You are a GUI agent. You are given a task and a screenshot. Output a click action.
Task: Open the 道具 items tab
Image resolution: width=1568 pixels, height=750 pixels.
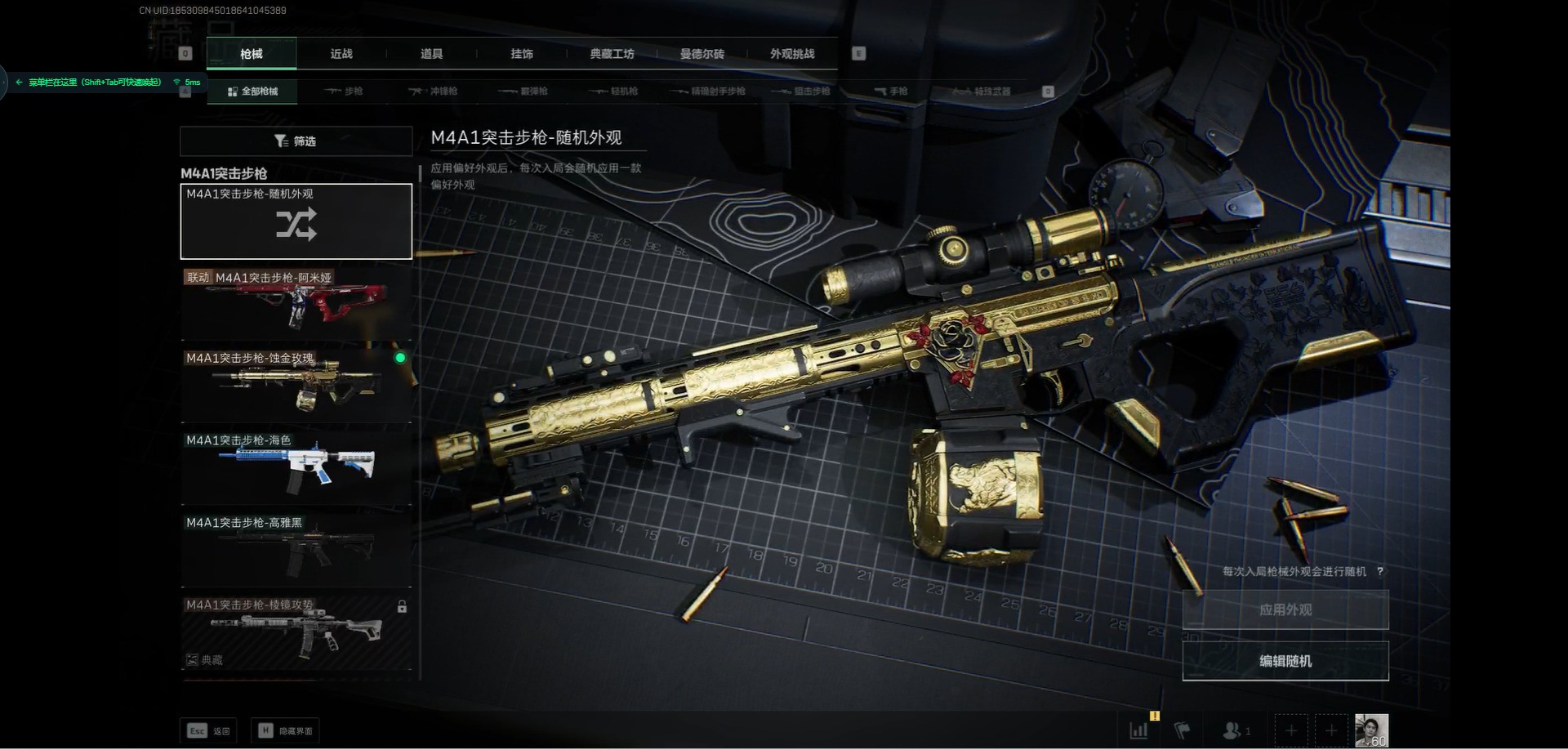click(x=431, y=54)
